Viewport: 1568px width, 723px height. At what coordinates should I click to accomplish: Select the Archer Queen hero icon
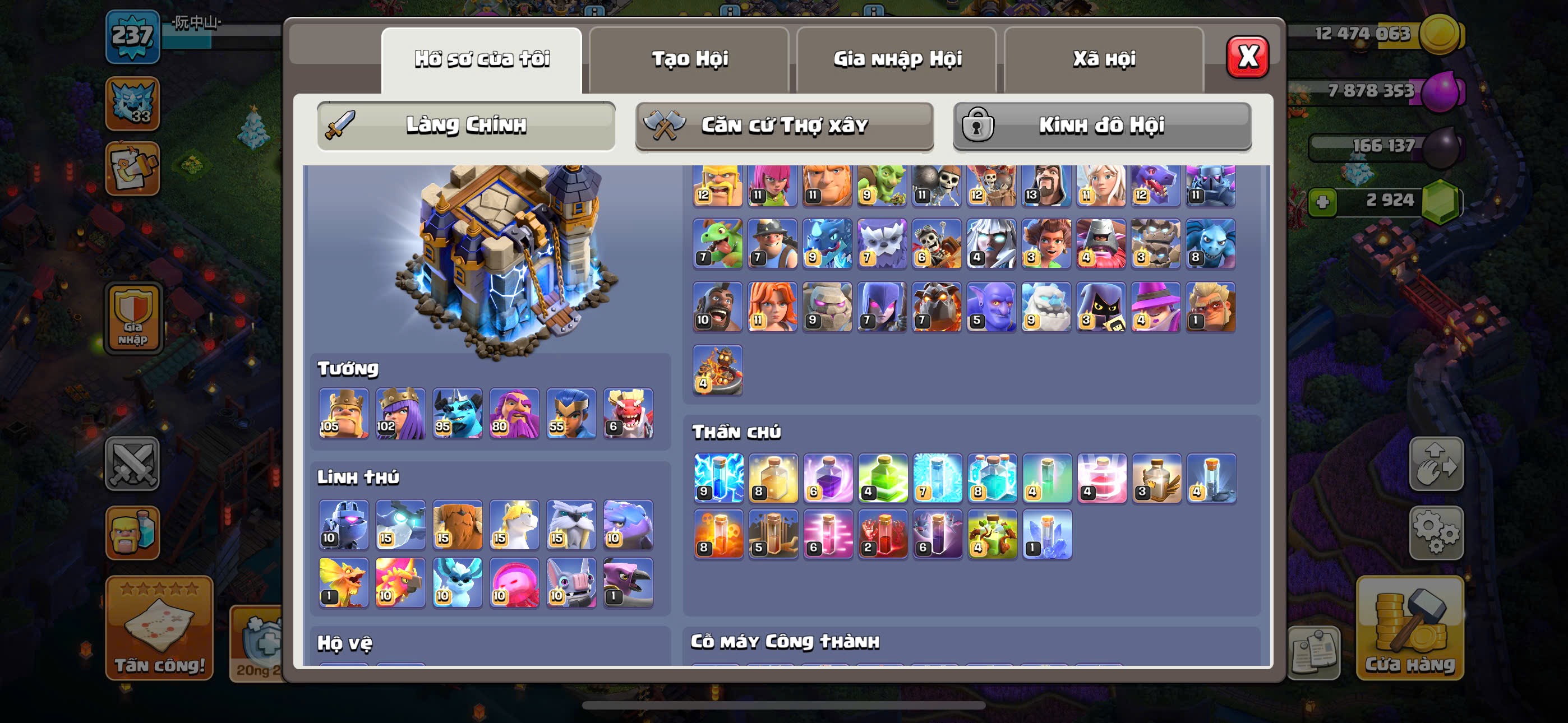tap(400, 413)
